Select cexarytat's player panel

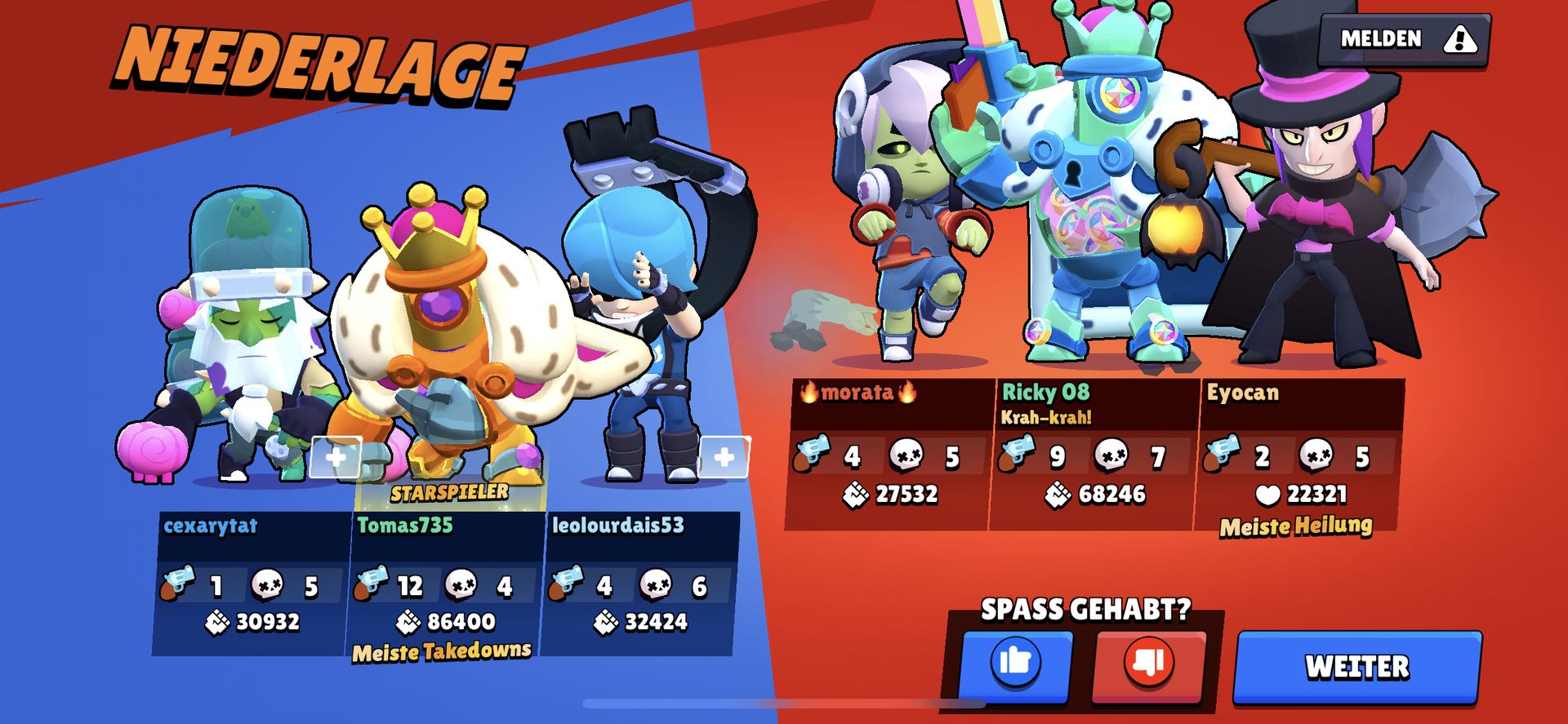[252, 583]
